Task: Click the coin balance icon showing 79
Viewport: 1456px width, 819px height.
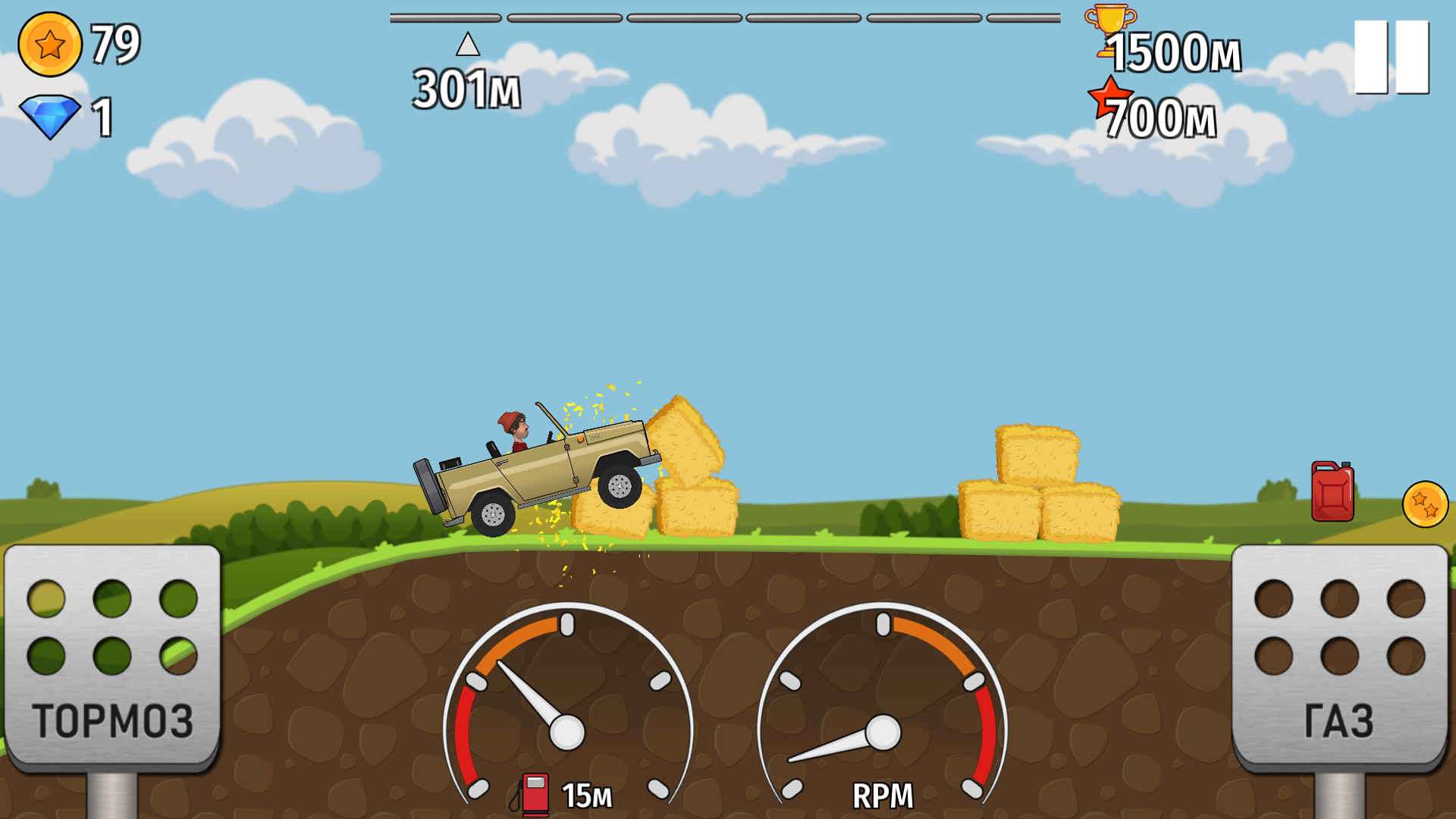Action: click(x=50, y=45)
